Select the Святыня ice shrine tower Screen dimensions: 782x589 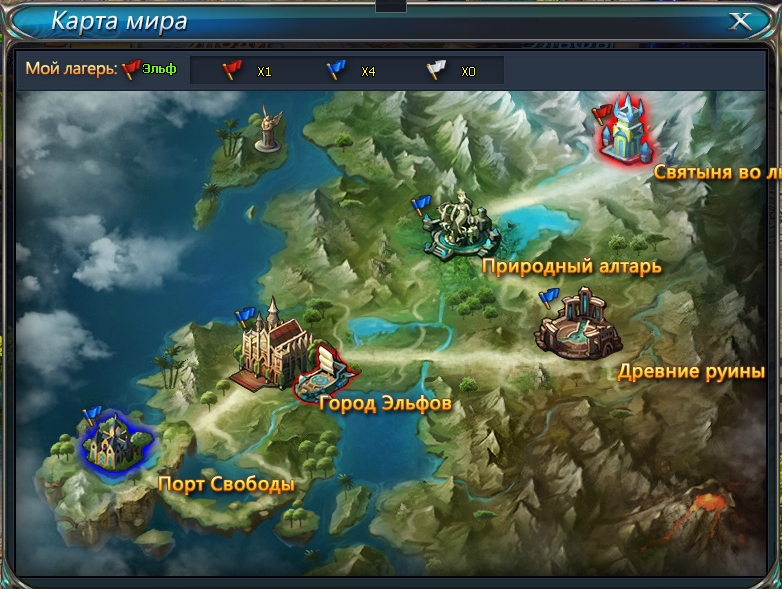[x=628, y=130]
